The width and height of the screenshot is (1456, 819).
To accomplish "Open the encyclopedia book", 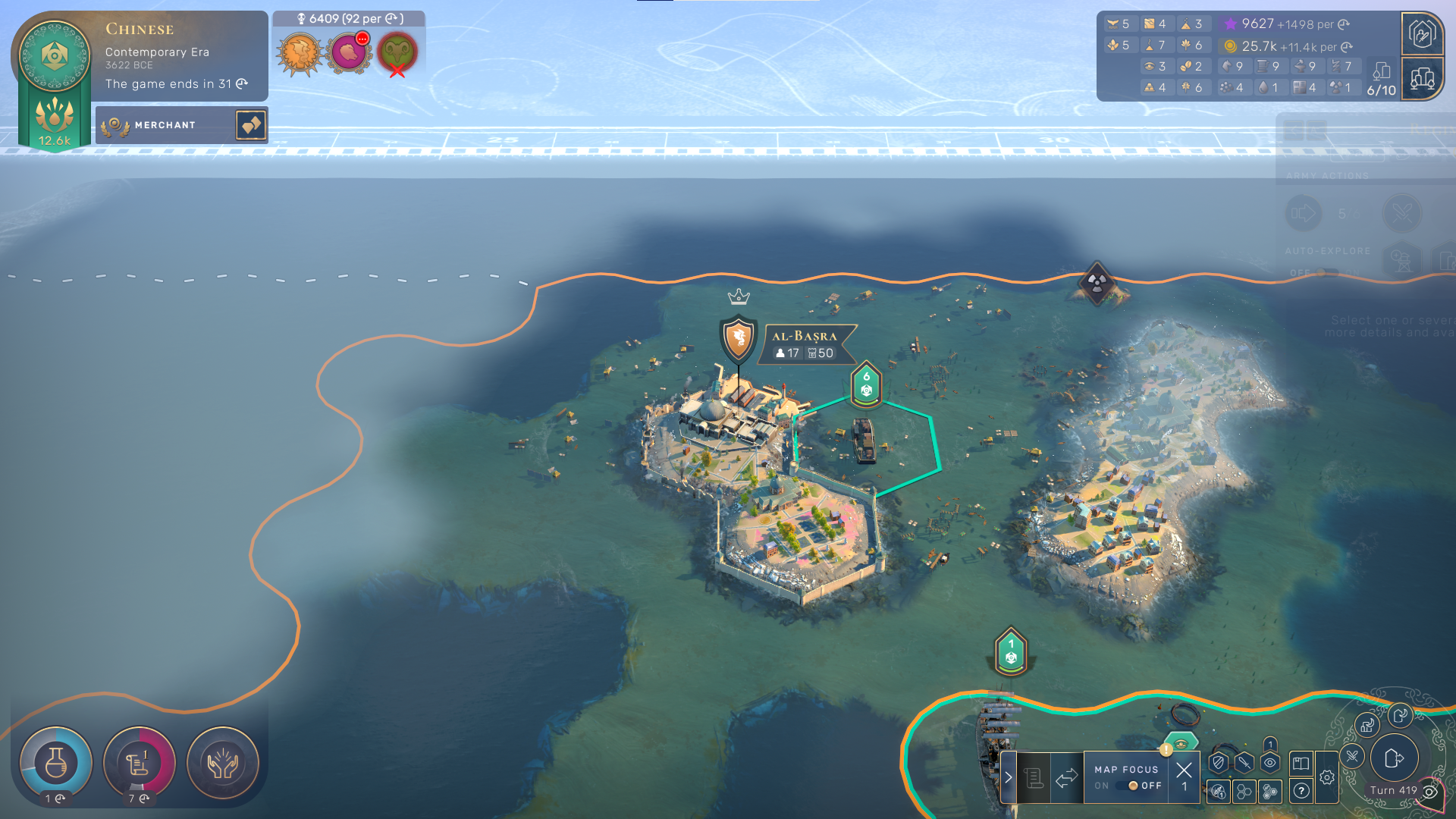I will pos(1301,763).
